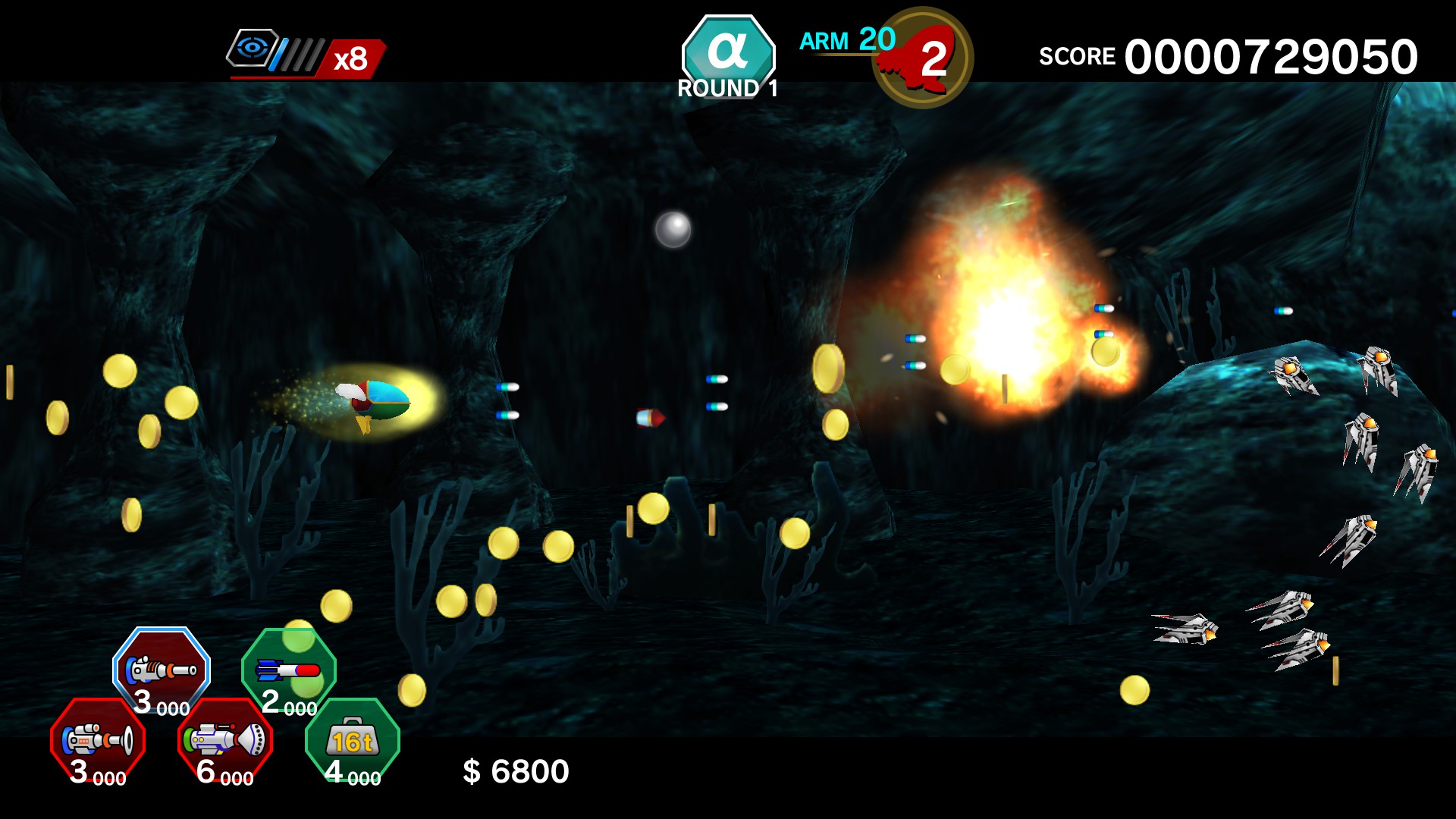The height and width of the screenshot is (819, 1456).
Task: Select the 3000 flared-barrel gun icon
Action: click(x=99, y=737)
